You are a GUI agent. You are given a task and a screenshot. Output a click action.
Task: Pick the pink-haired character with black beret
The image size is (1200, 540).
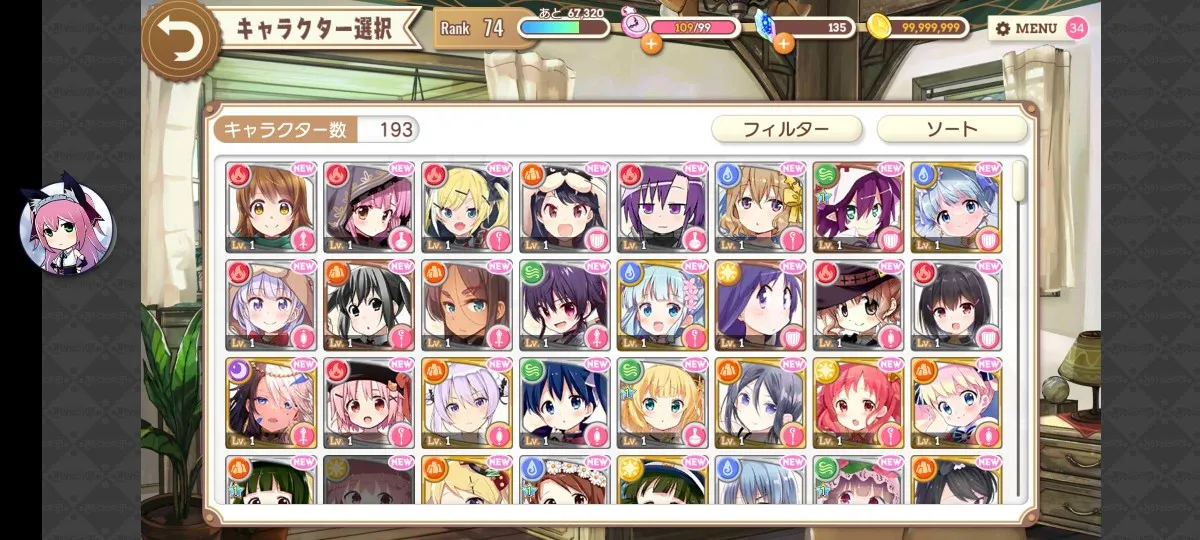368,403
